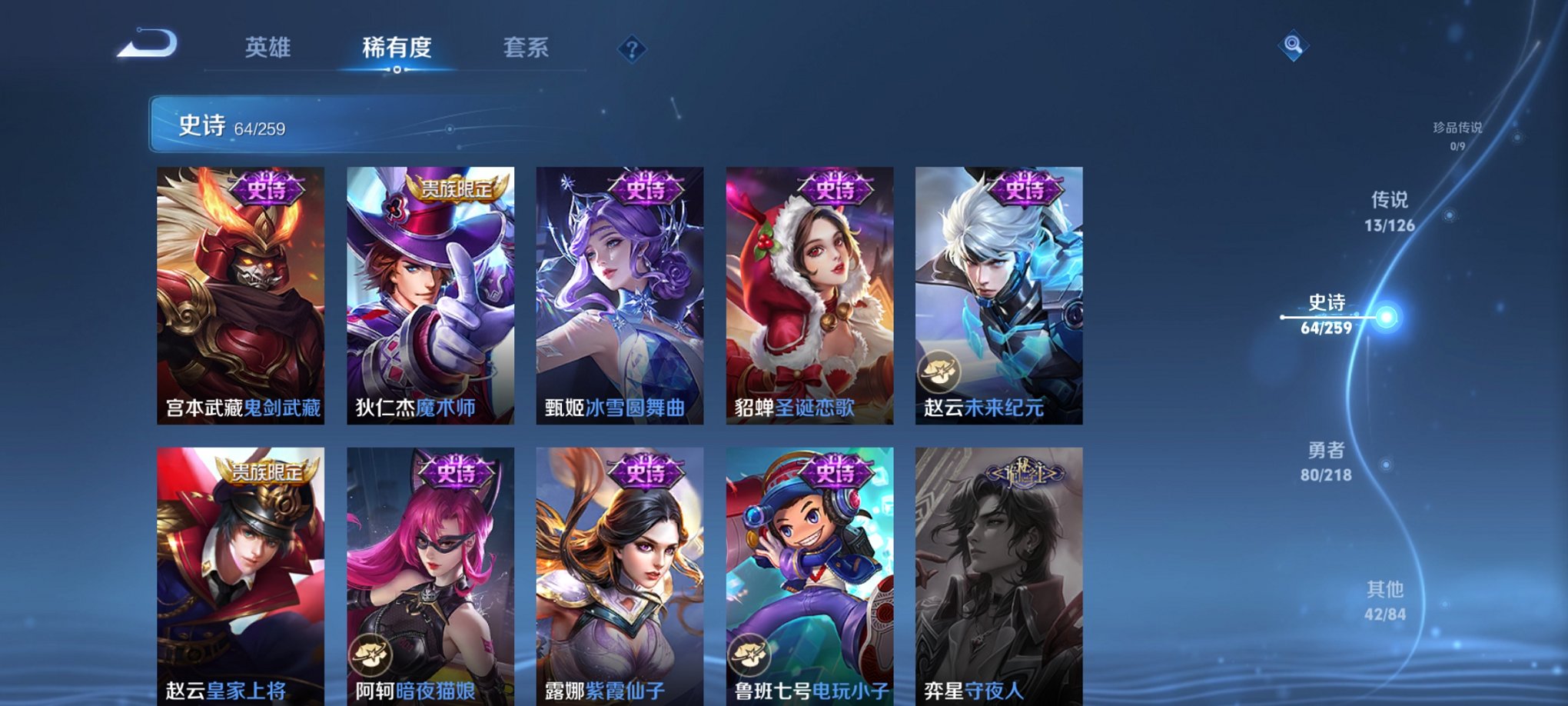Open the help question mark icon
1568x706 pixels.
pos(632,50)
